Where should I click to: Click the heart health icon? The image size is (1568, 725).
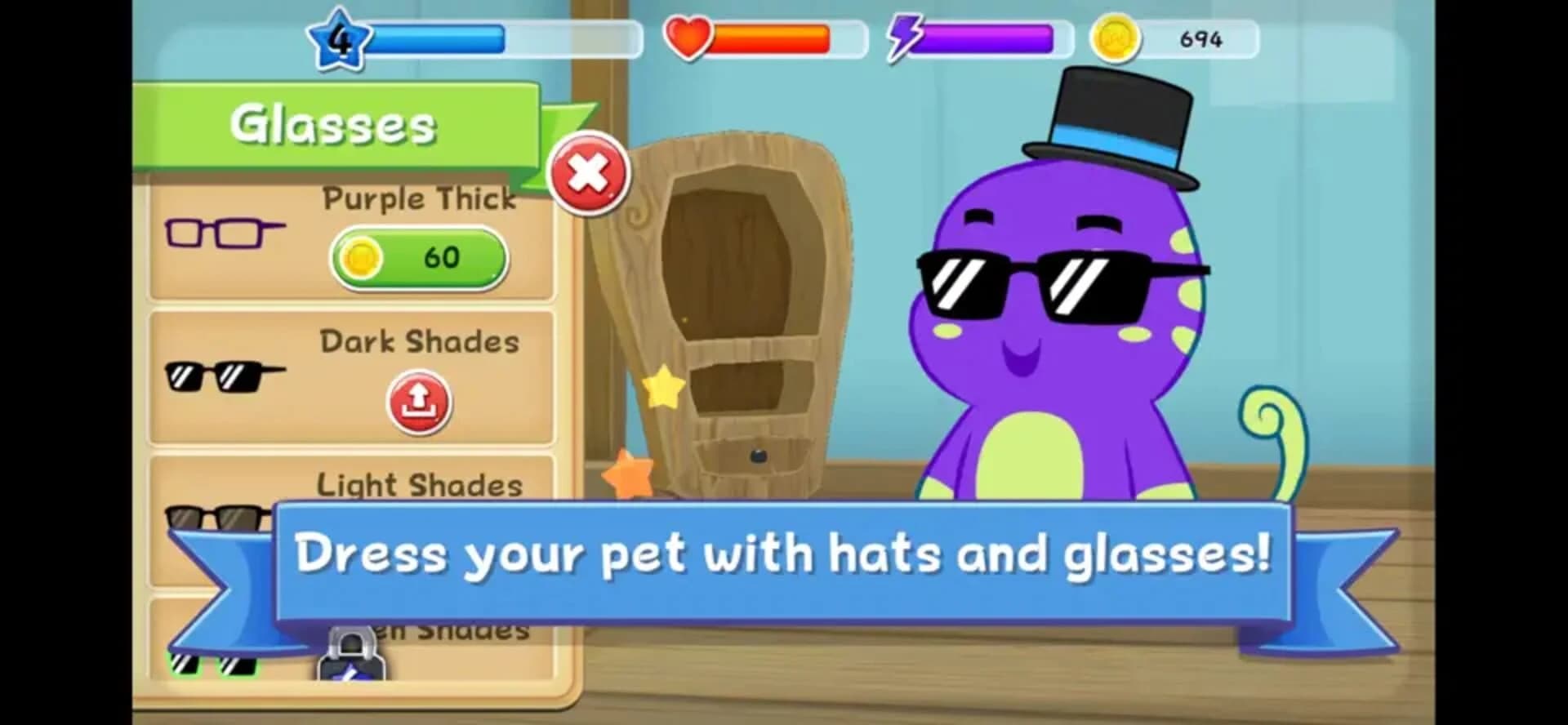[x=690, y=36]
